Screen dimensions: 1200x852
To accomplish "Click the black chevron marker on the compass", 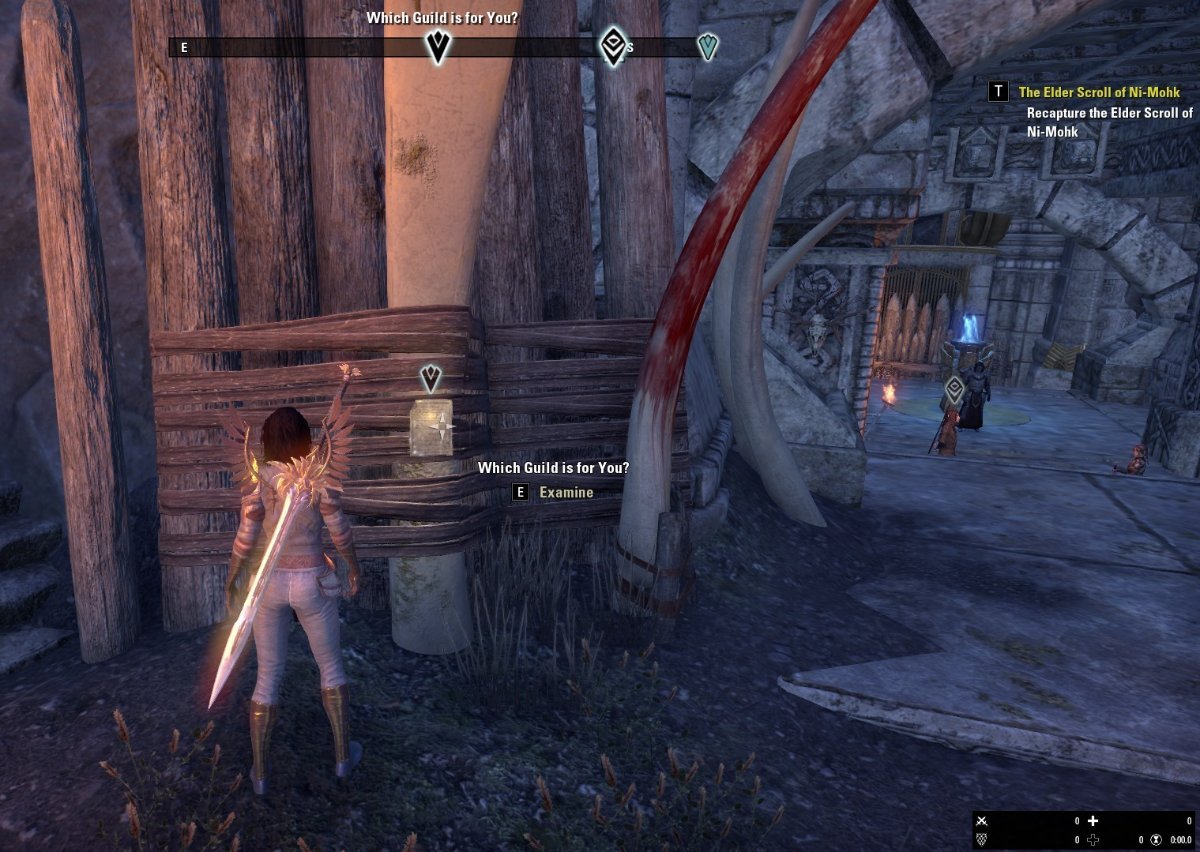I will [437, 47].
